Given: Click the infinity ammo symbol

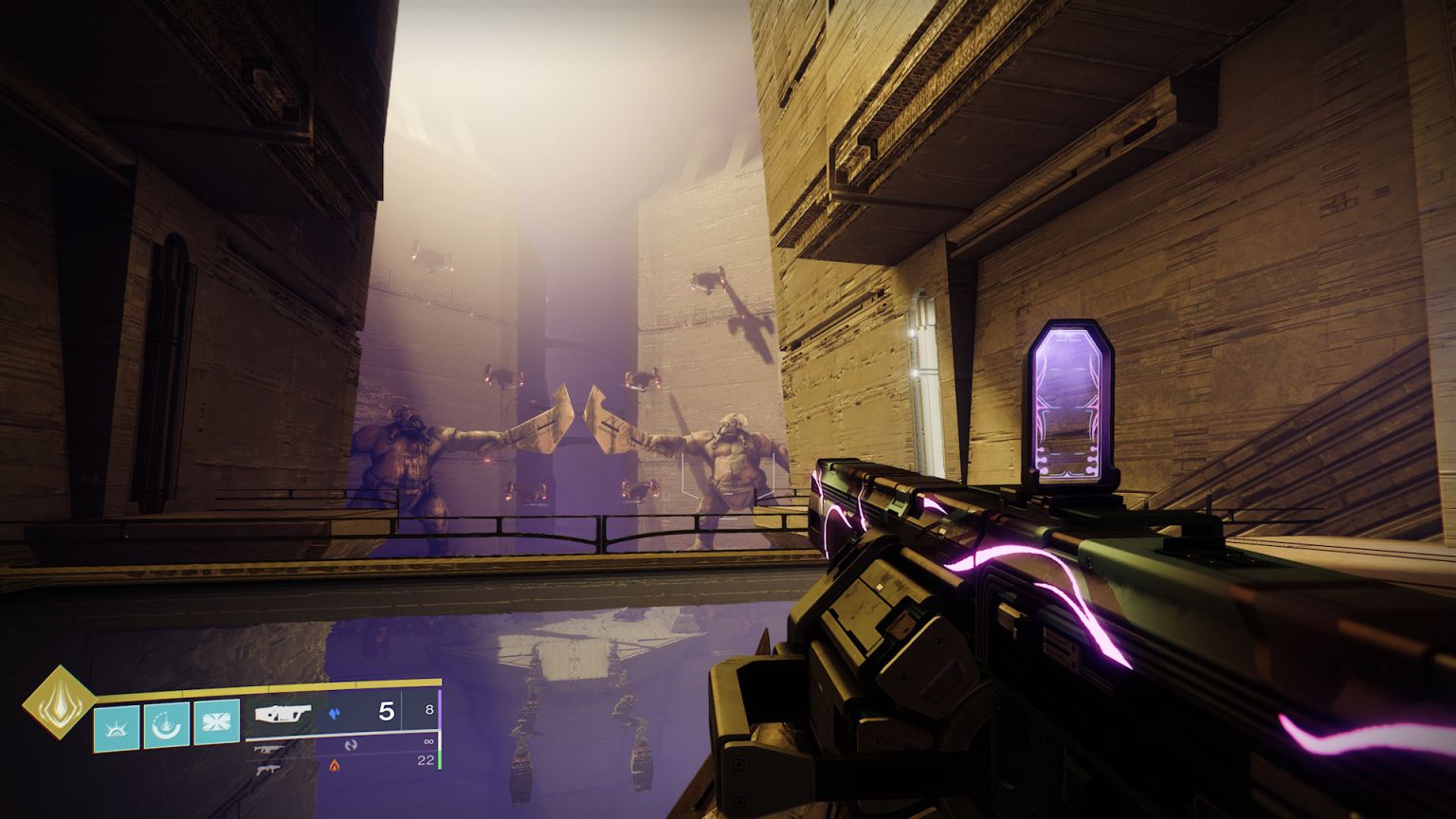Looking at the screenshot, I should (428, 741).
